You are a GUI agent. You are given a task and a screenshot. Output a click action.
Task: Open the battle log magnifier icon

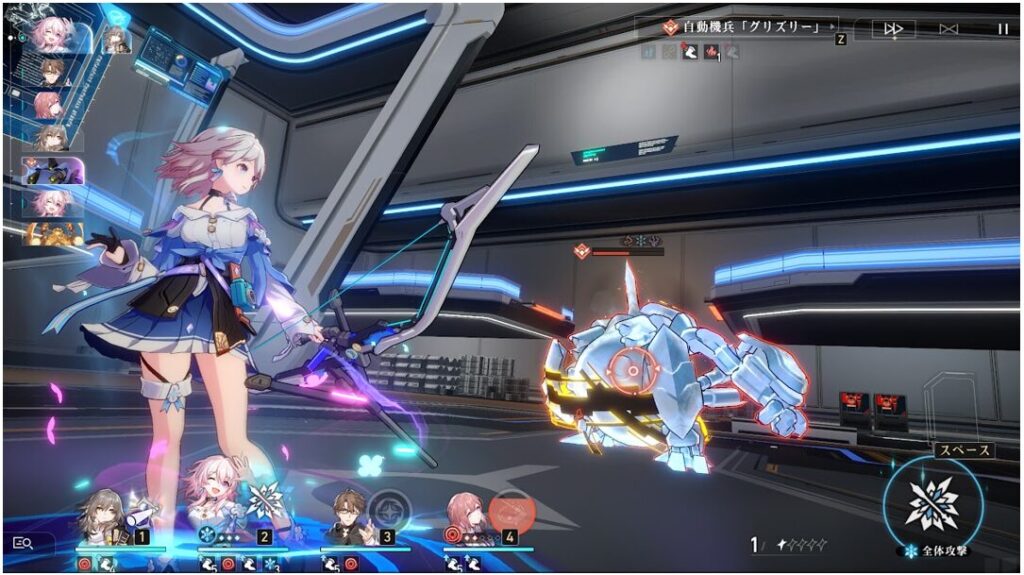point(23,543)
